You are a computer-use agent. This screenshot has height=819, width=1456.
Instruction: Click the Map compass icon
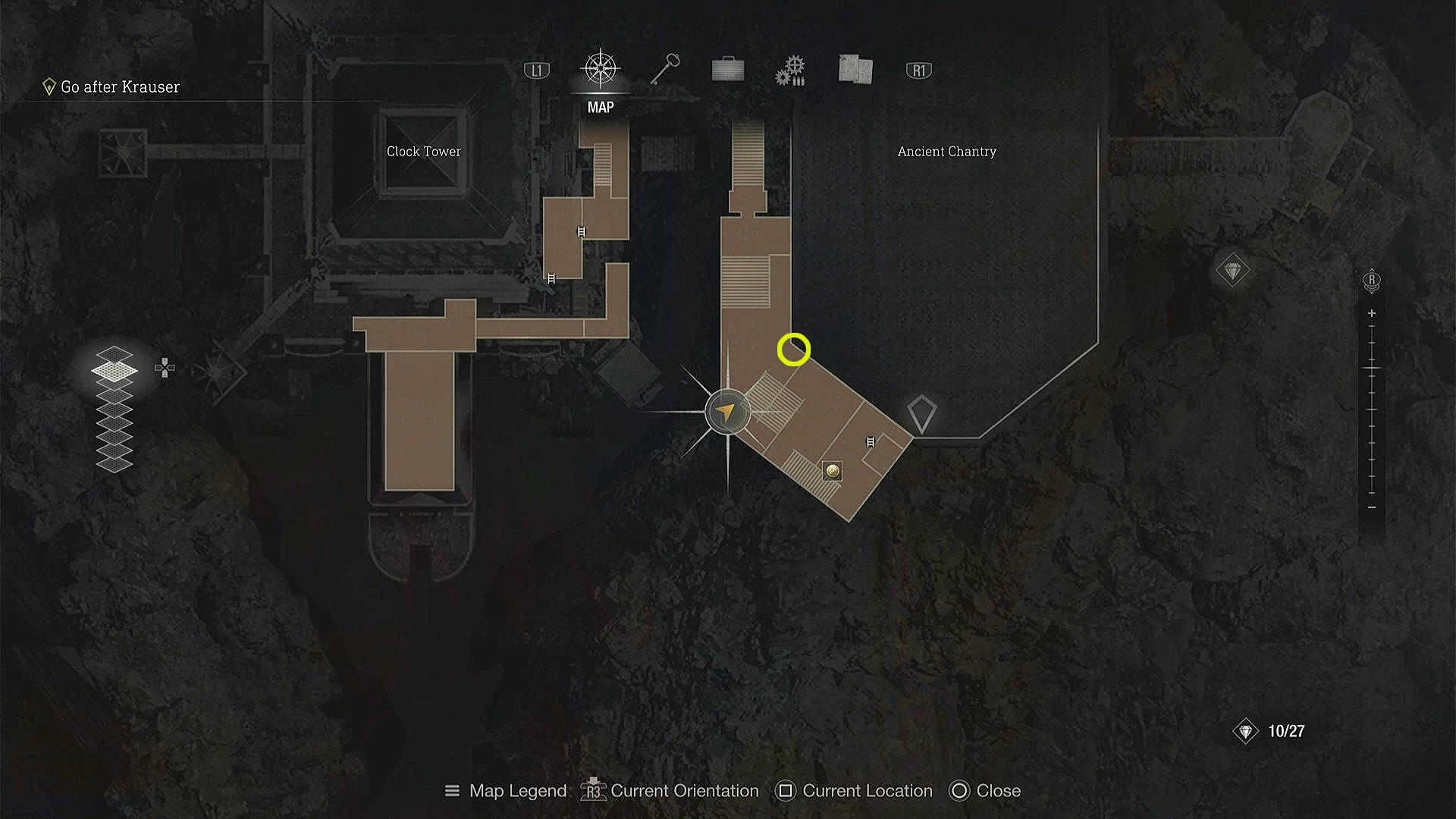click(600, 69)
